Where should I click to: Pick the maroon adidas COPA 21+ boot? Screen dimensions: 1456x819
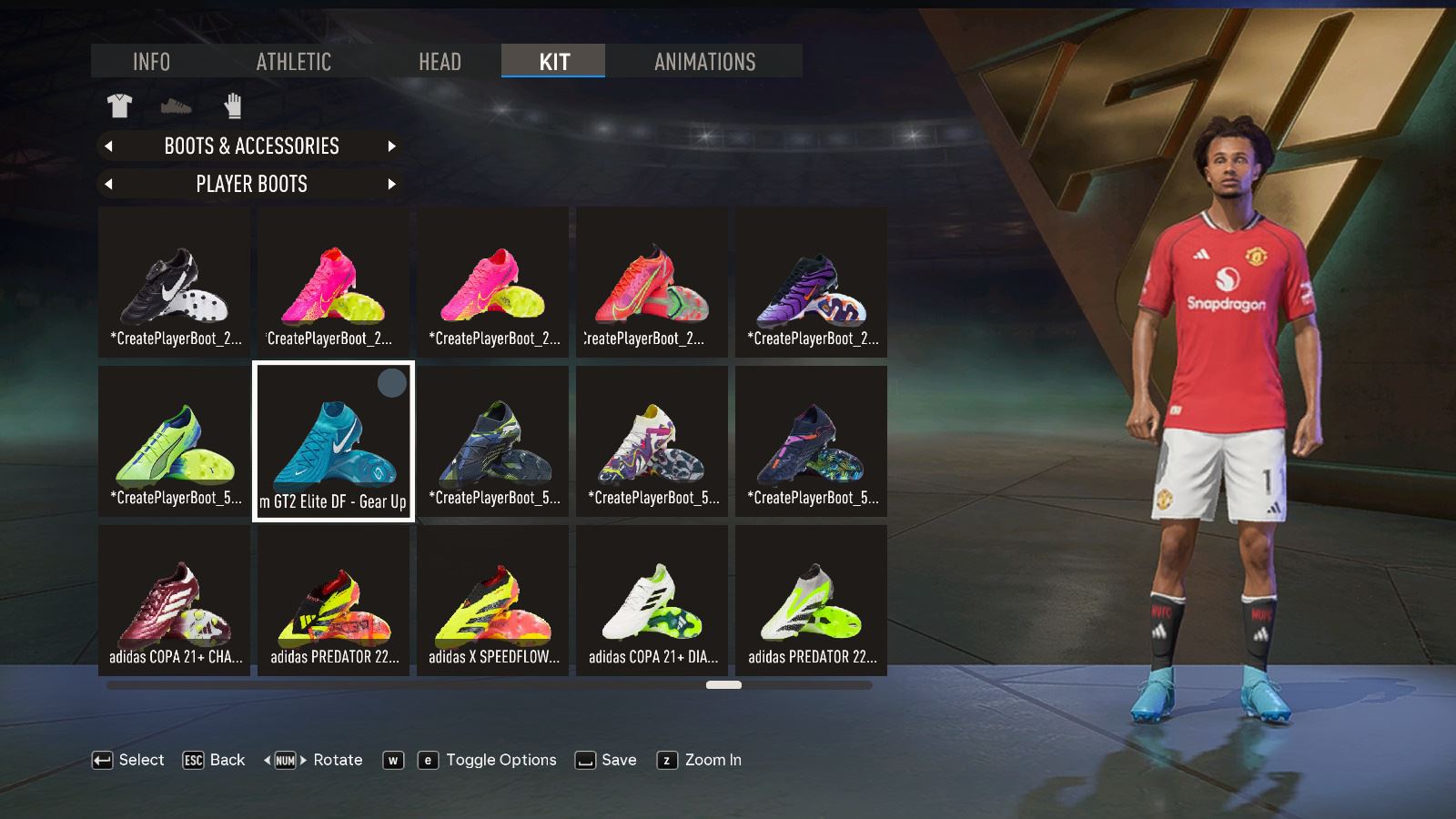click(174, 601)
